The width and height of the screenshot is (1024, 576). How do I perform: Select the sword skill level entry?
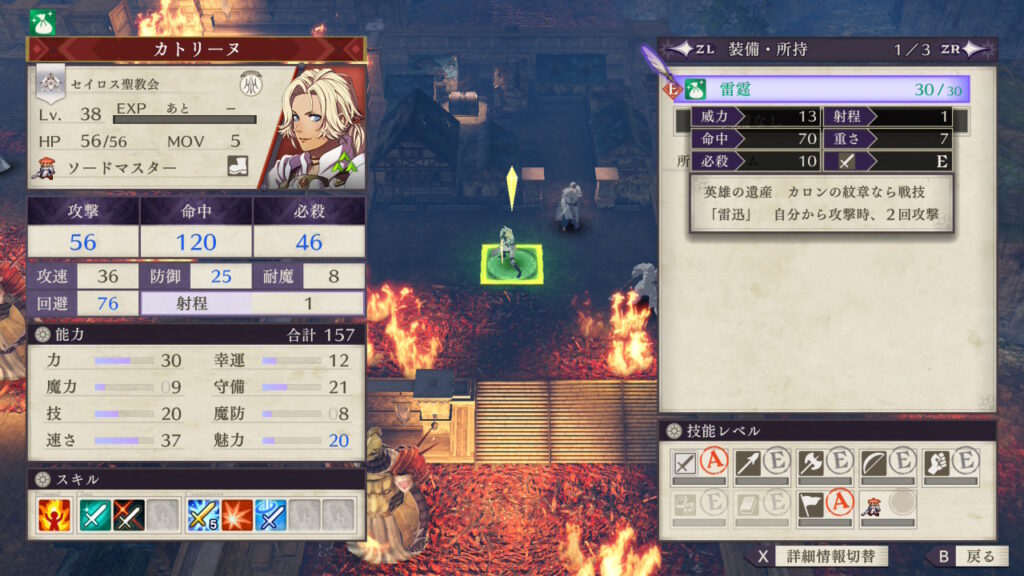click(699, 464)
